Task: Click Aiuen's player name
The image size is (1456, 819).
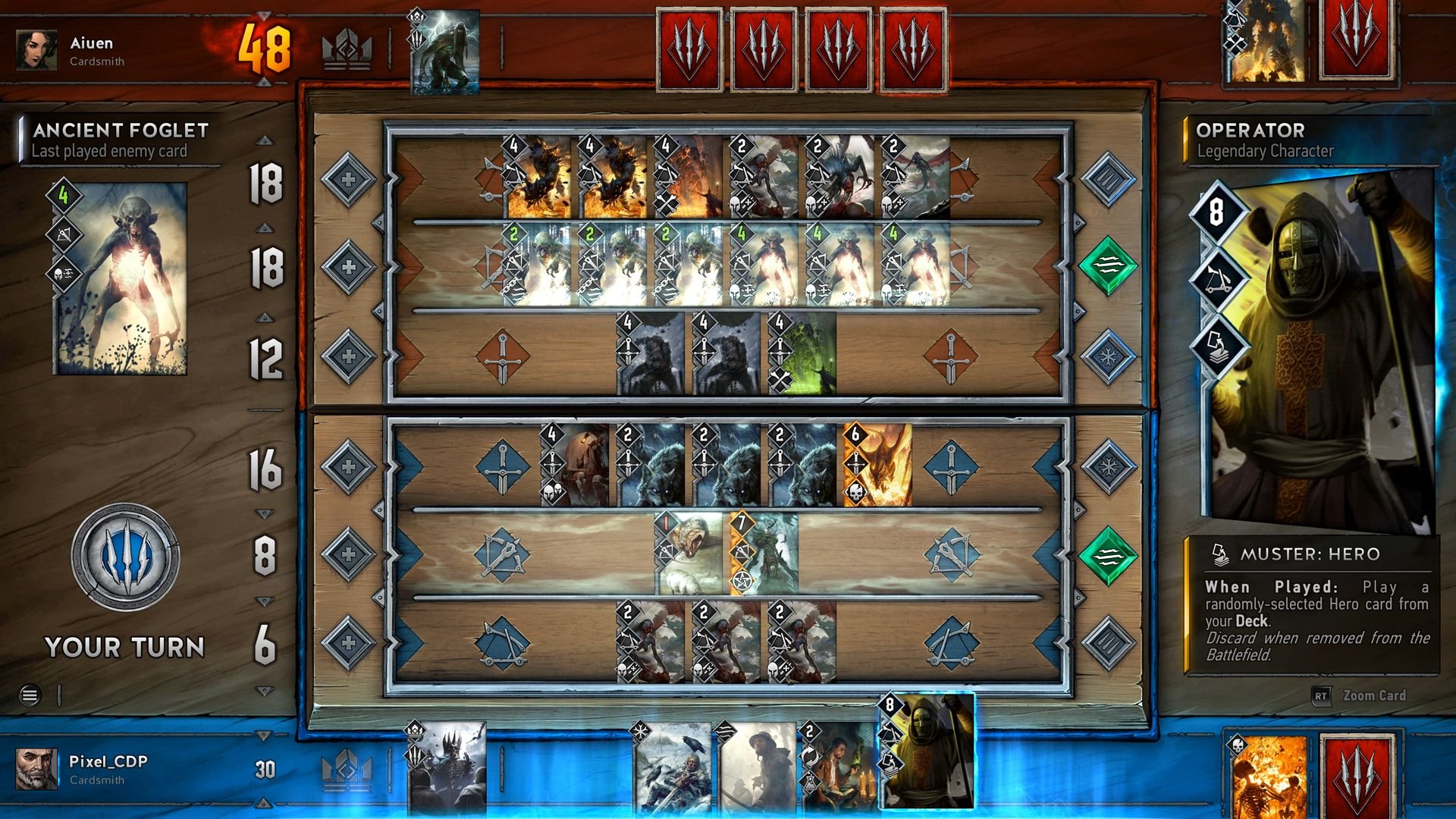Action: point(91,43)
